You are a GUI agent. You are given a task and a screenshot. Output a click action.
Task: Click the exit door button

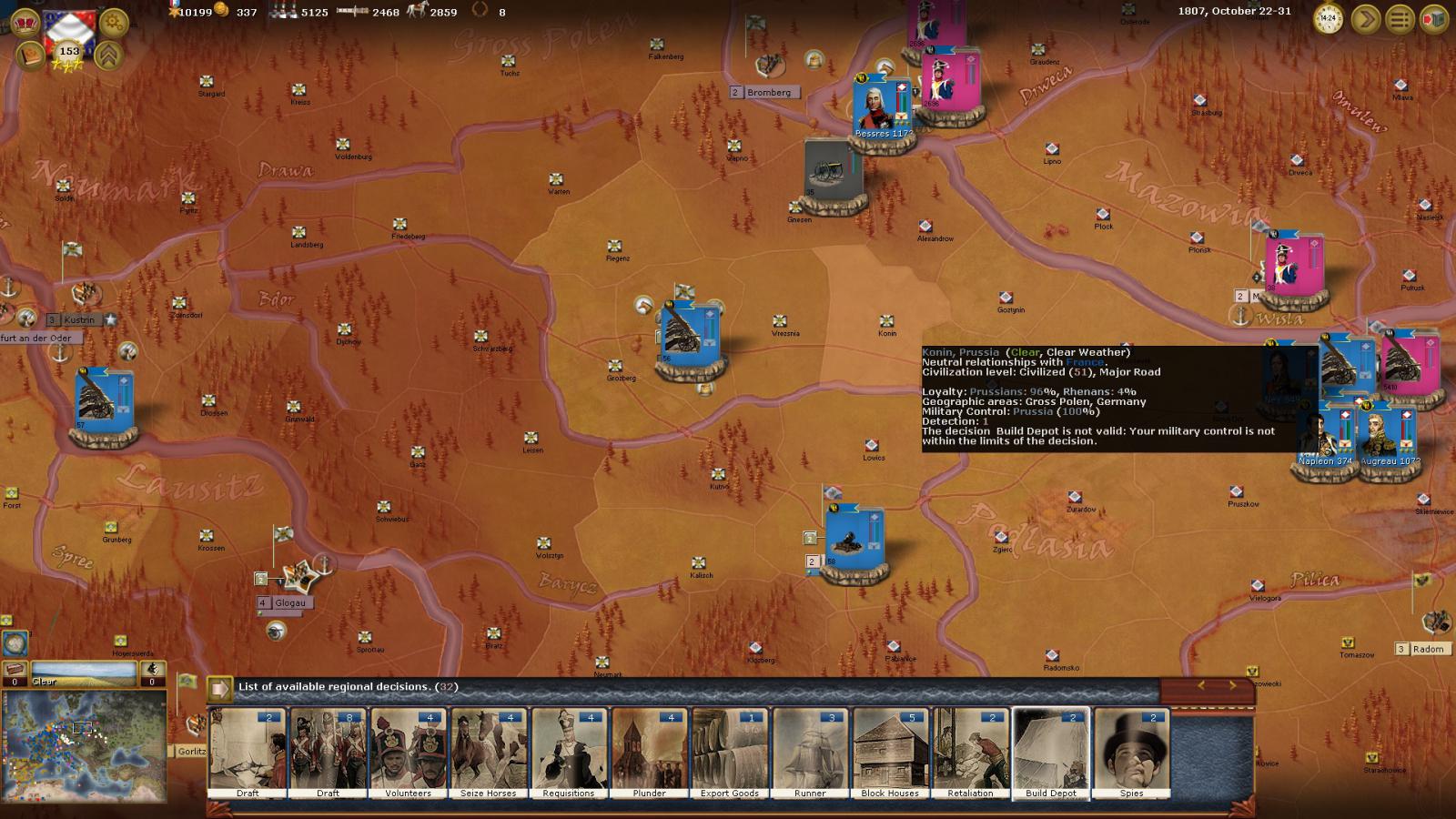coord(1434,19)
